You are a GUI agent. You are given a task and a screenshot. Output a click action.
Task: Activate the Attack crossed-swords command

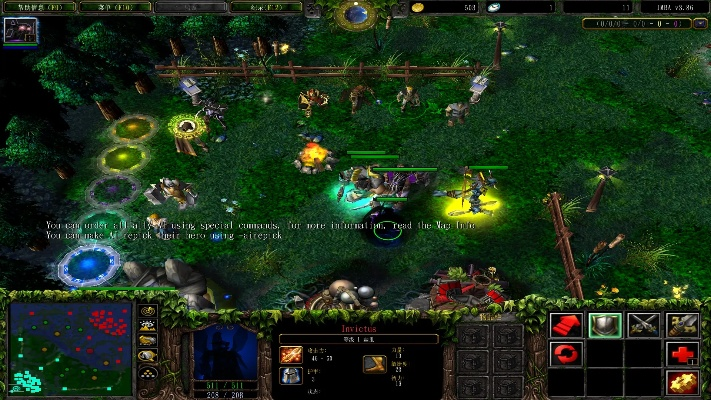pos(643,324)
